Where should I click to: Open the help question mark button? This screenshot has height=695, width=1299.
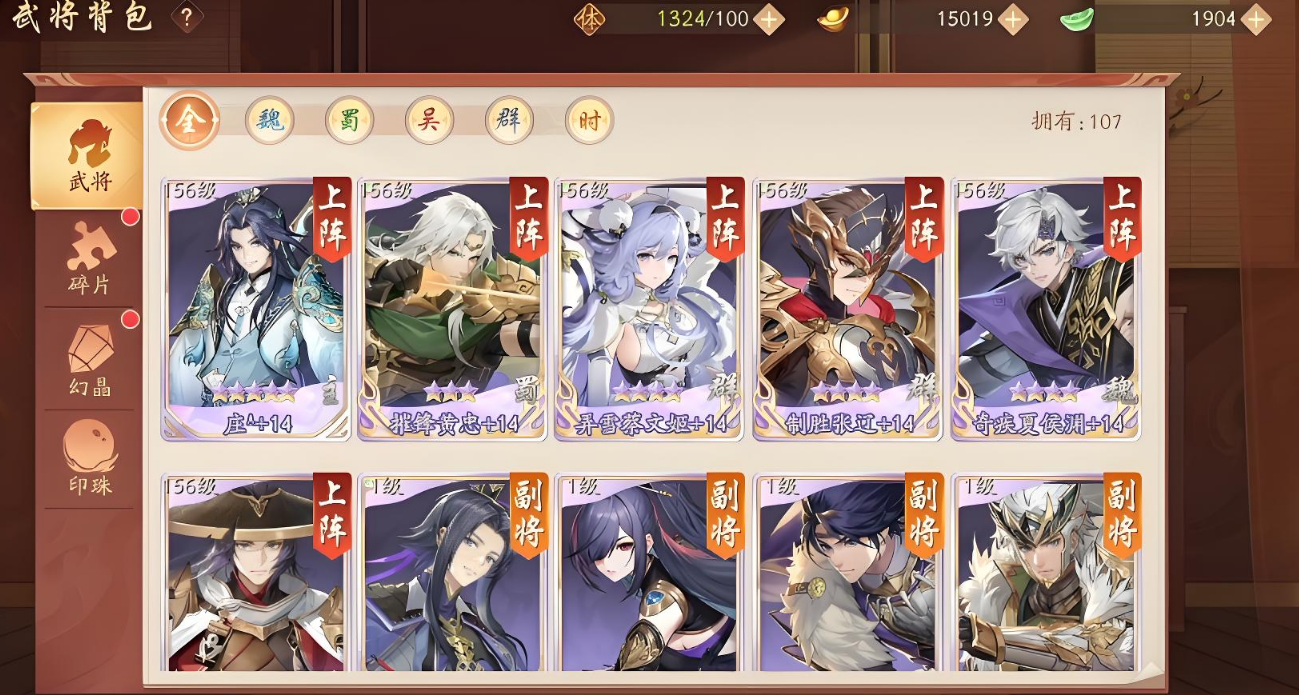[x=187, y=17]
